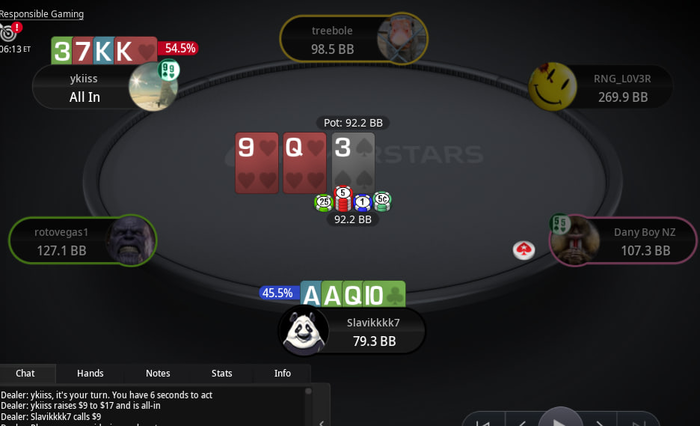Click the card badge on ykiiss's avatar
Viewport: 700px width, 426px height.
coord(169,70)
